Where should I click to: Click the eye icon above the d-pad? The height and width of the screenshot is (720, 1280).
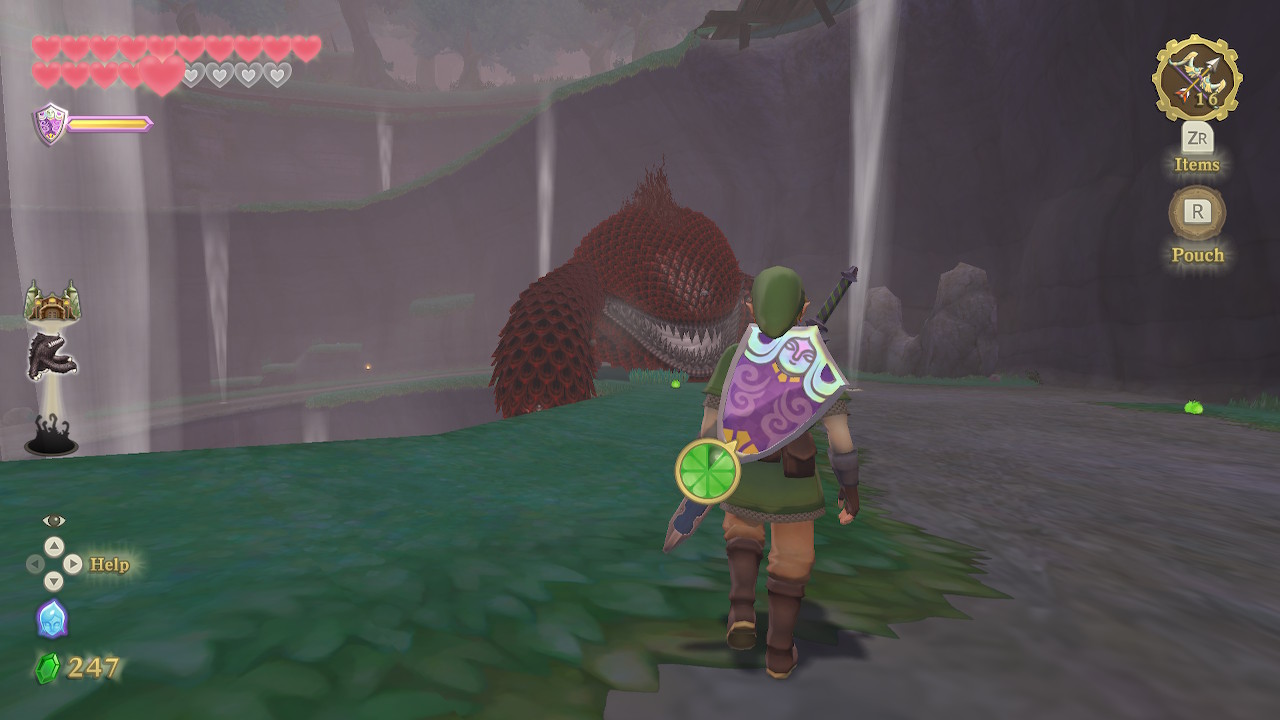click(x=54, y=520)
